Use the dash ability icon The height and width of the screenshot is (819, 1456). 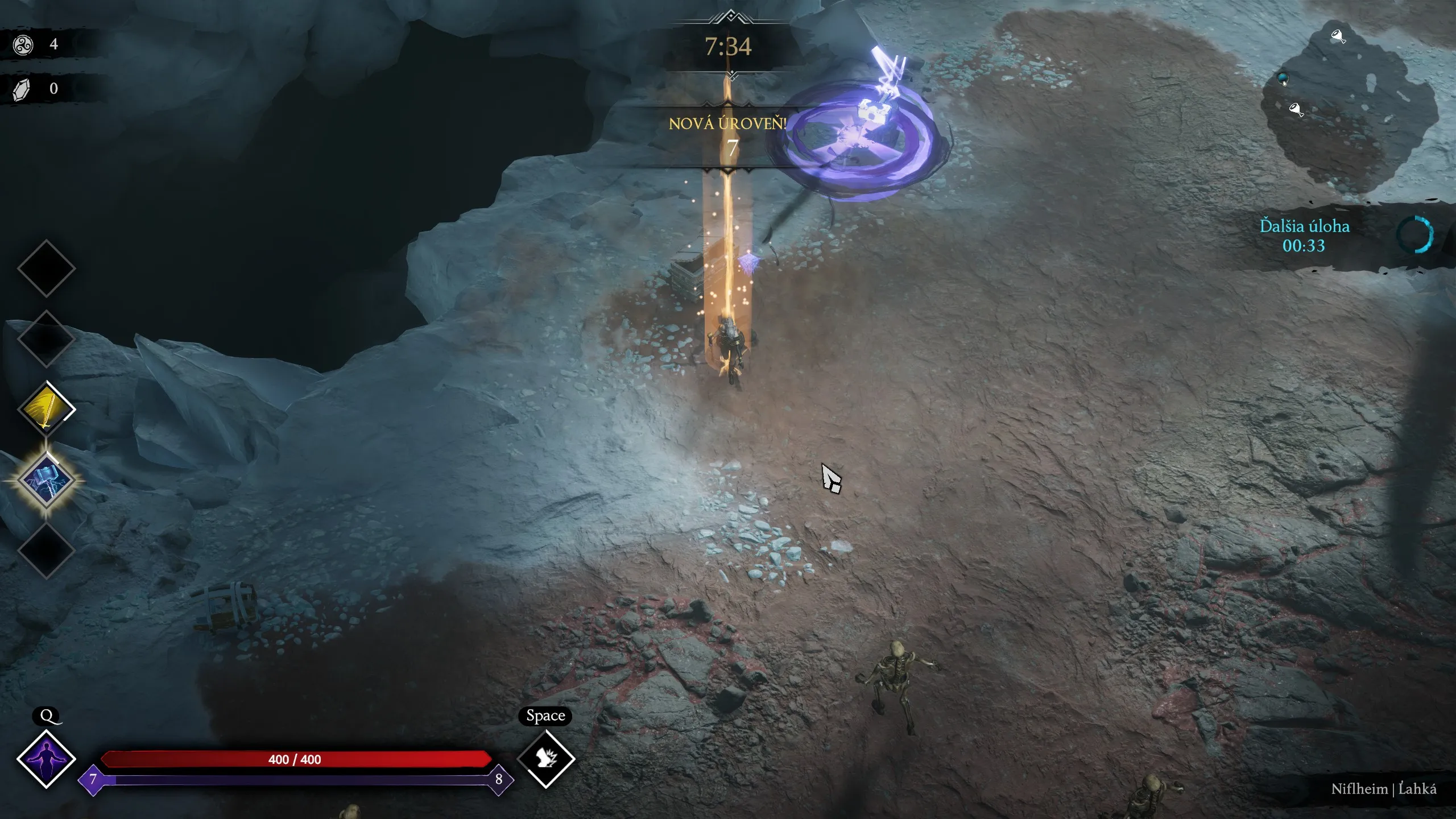[x=546, y=759]
